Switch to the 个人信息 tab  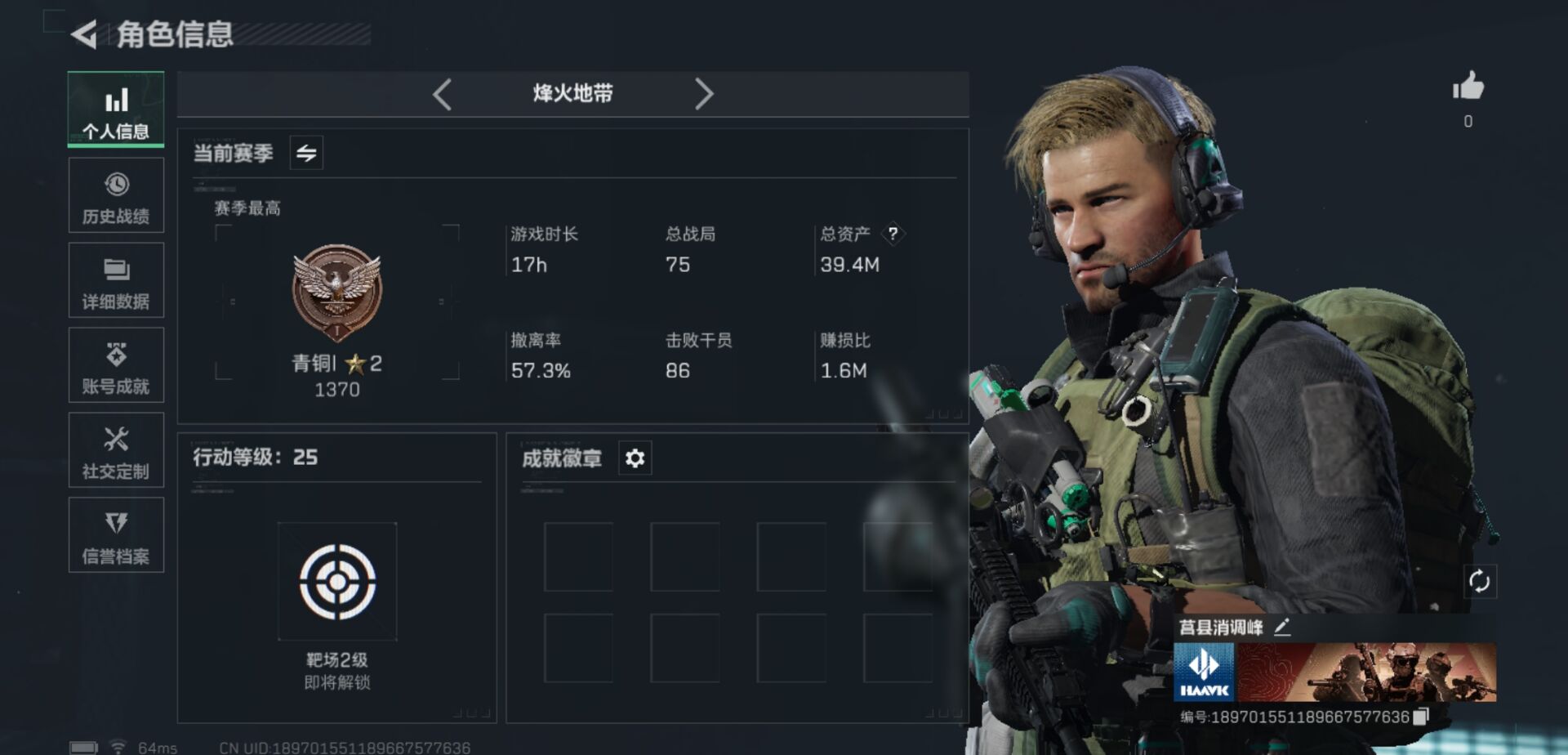pyautogui.click(x=116, y=110)
